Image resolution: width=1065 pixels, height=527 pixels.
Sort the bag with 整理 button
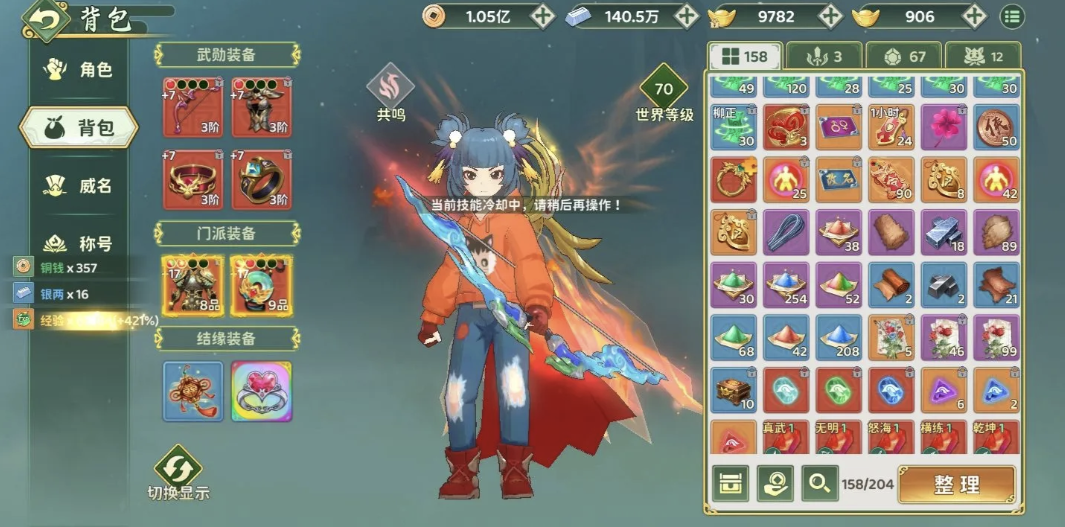956,484
